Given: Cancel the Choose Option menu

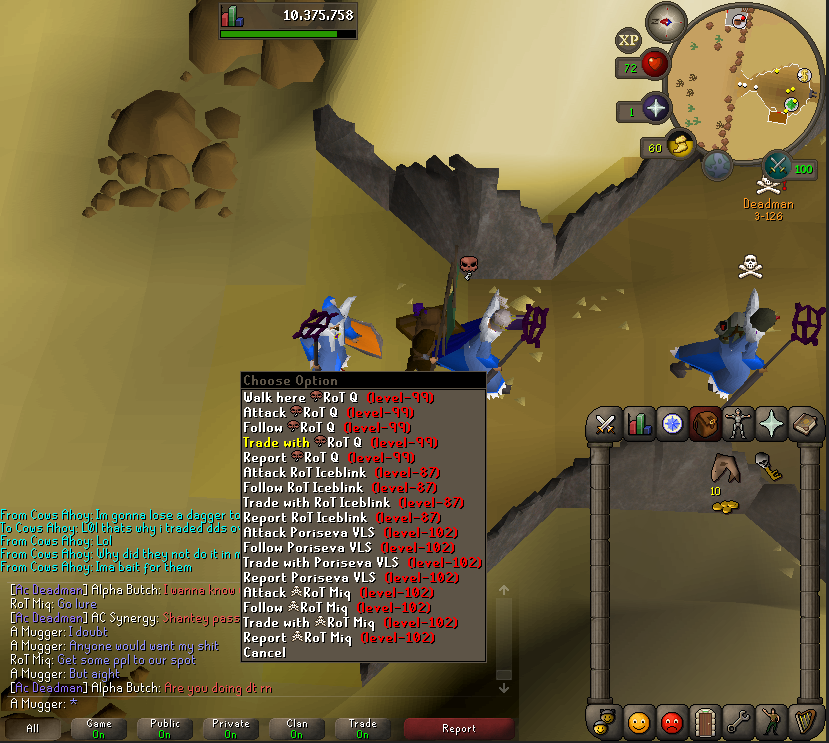Looking at the screenshot, I should 264,652.
